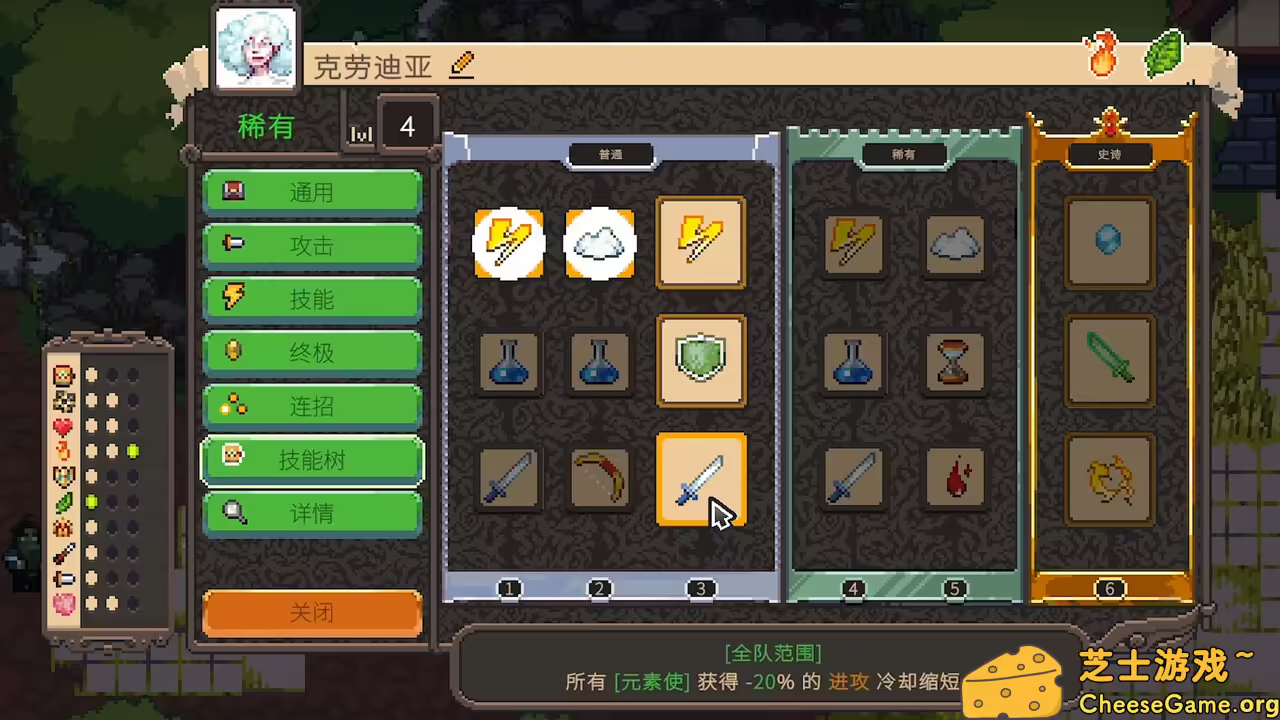Click the highlighted sword skill icon
Viewport: 1280px width, 720px height.
pos(700,479)
